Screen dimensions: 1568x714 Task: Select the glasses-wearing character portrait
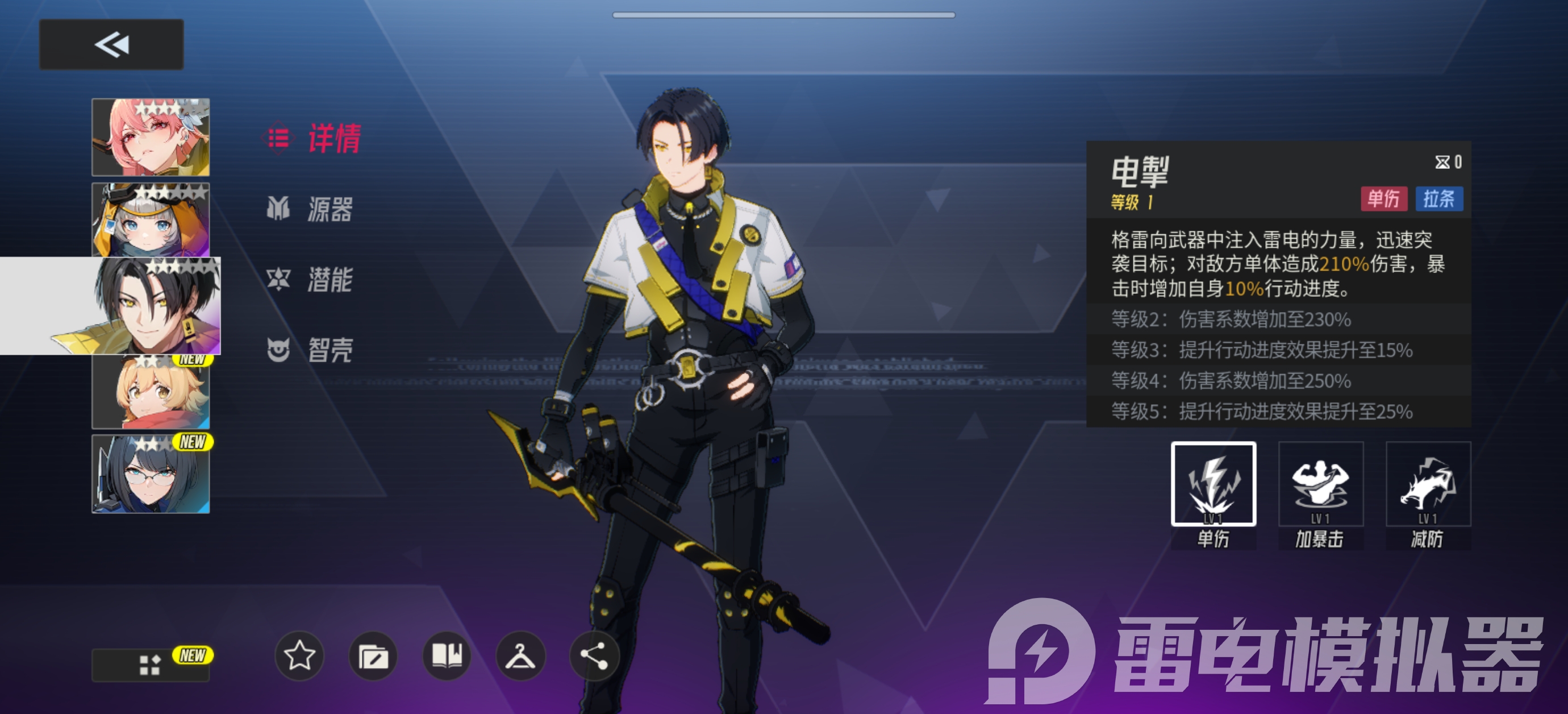coord(151,475)
